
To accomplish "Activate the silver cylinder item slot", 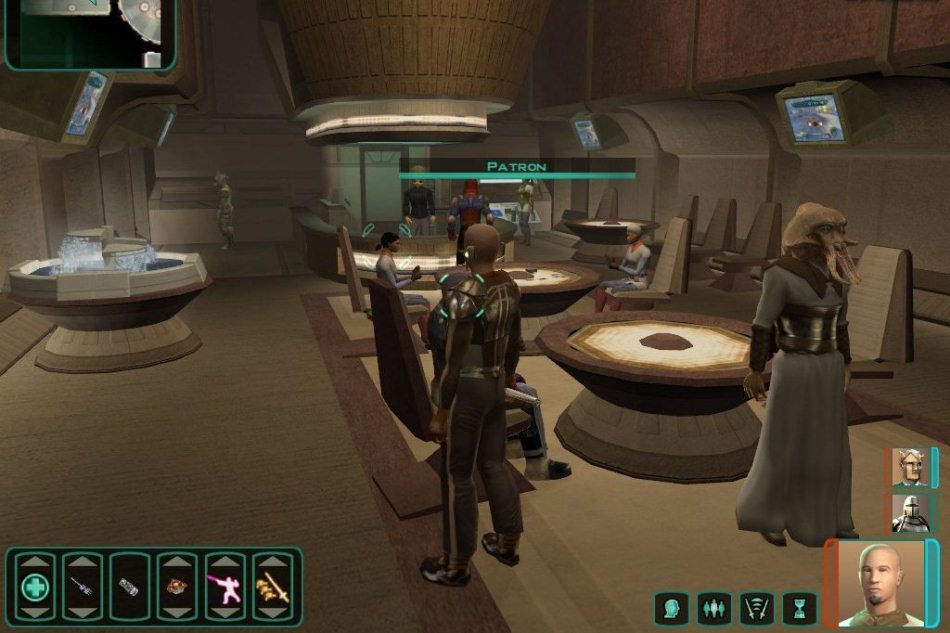I will coord(129,587).
